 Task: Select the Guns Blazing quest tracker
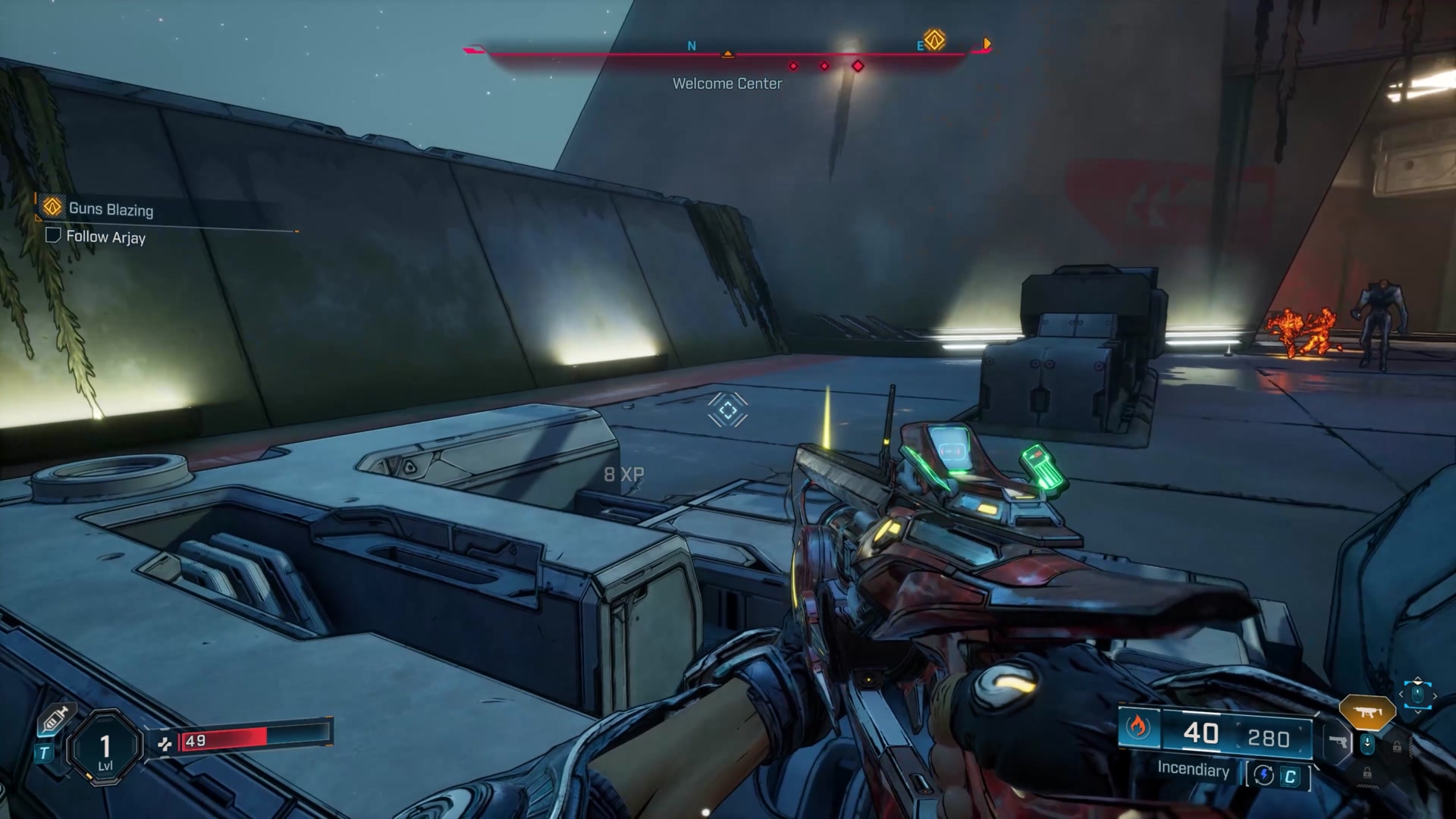click(111, 209)
